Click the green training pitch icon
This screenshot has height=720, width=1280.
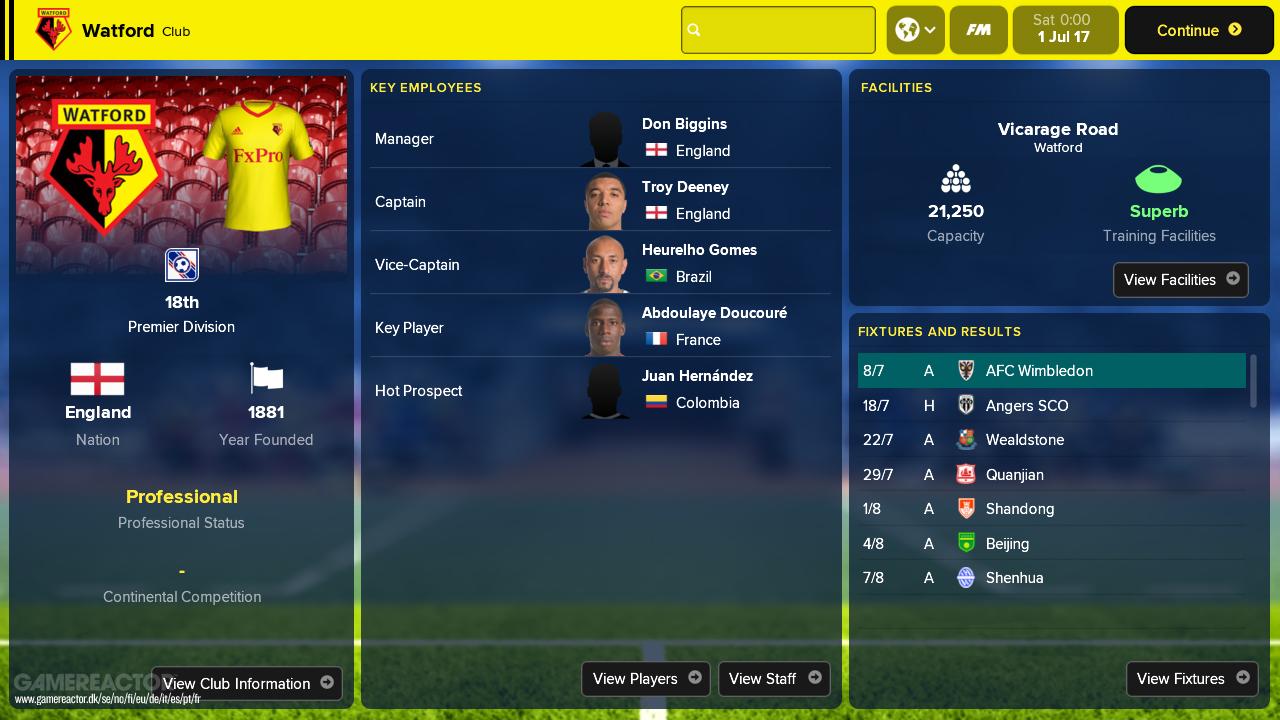click(1158, 180)
